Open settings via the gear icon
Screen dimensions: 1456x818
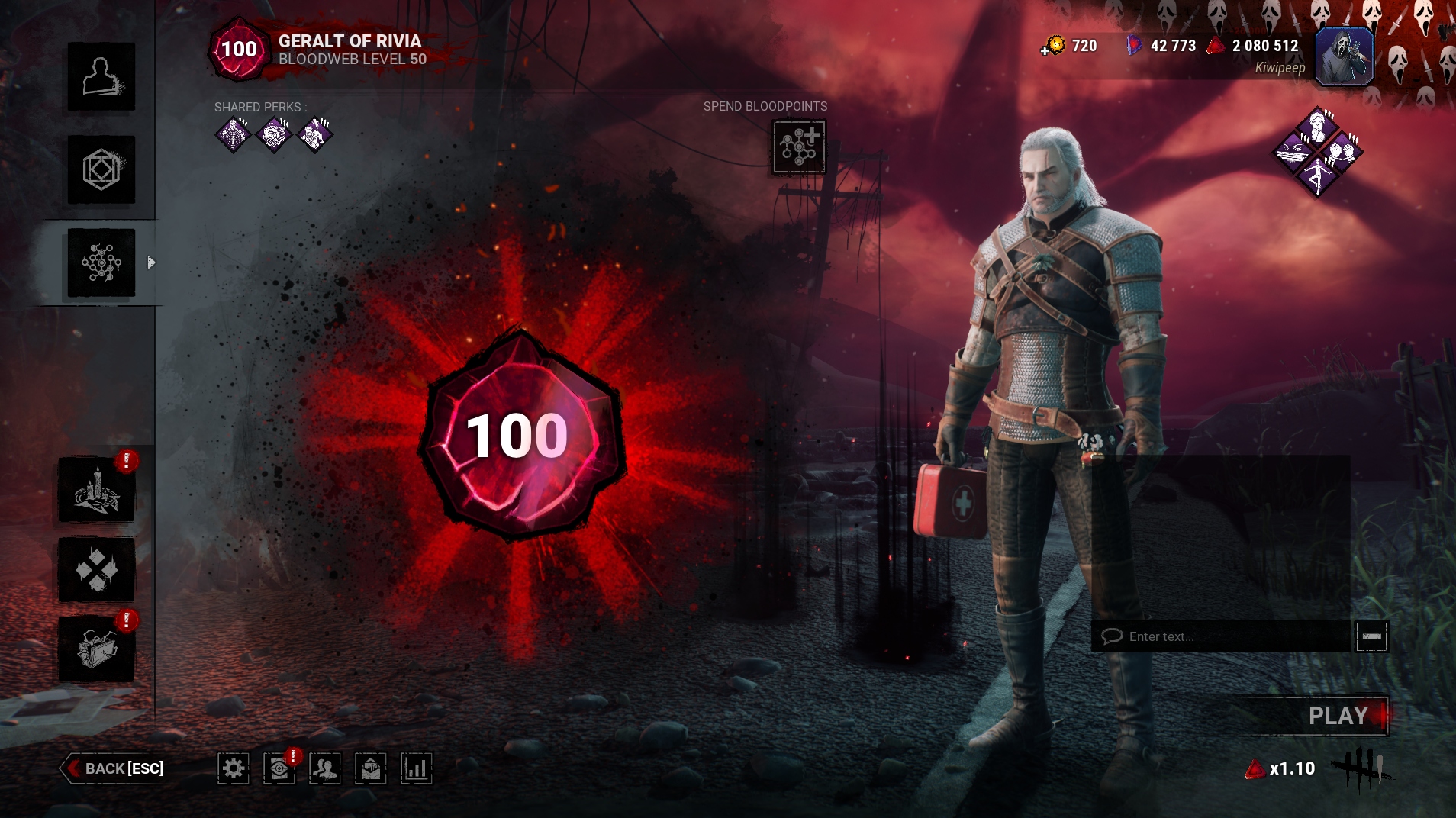[234, 768]
